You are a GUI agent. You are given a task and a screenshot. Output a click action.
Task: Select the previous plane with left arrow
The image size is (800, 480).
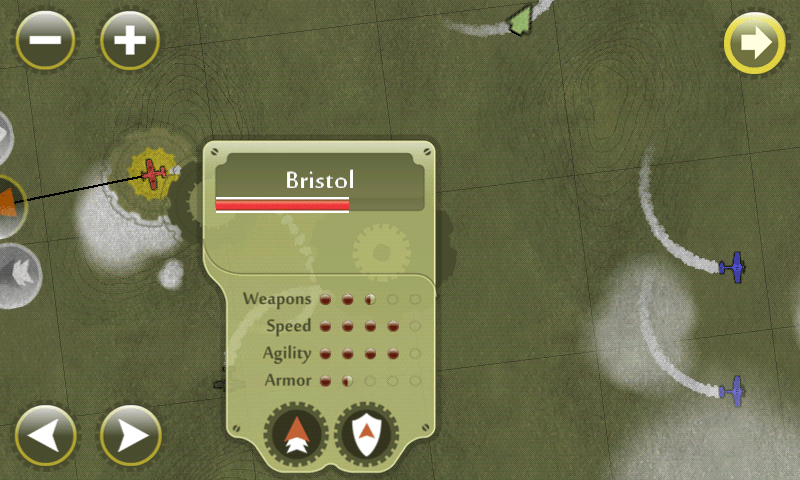pyautogui.click(x=45, y=435)
